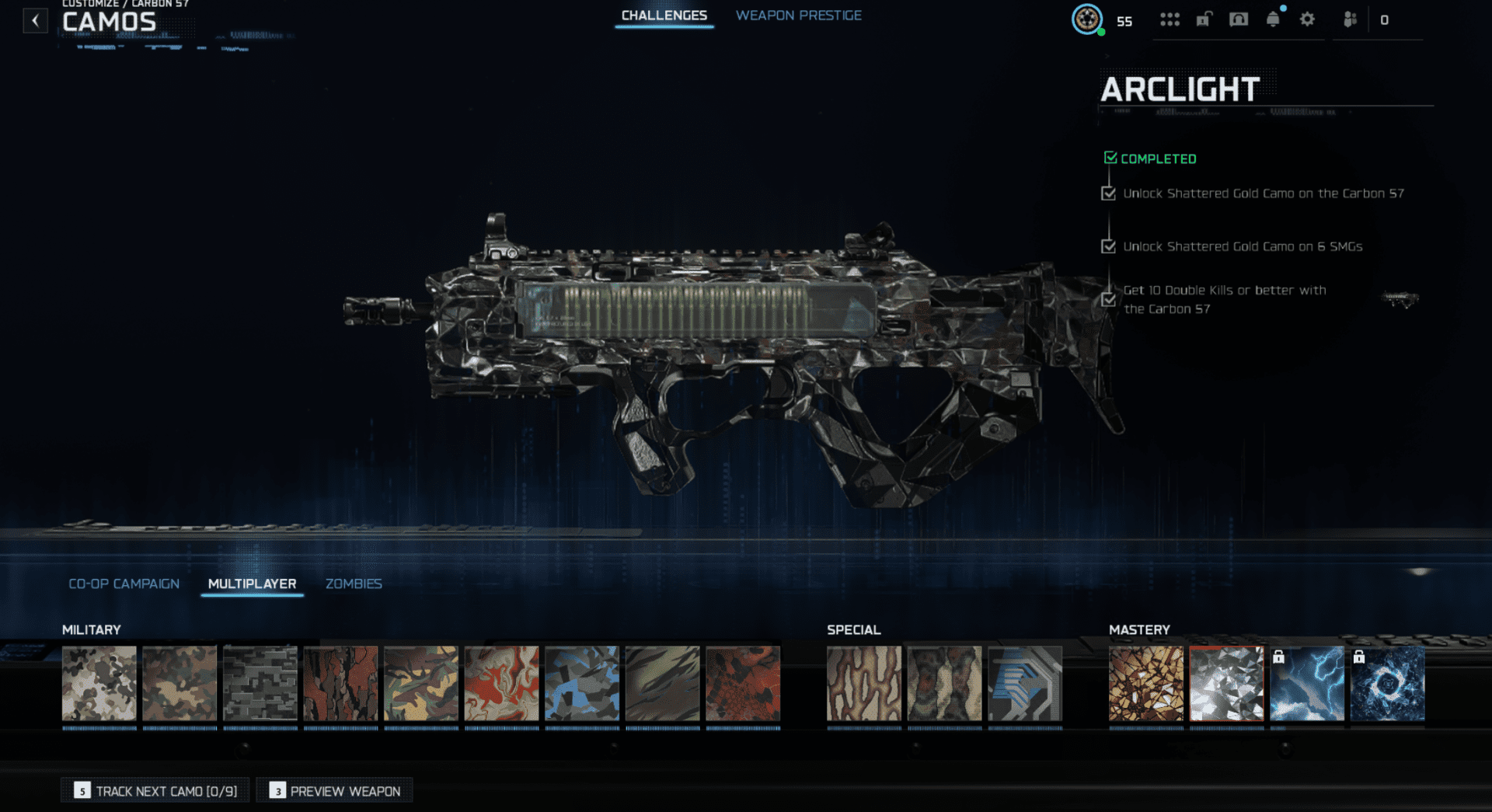Select the blue digital Special camo thumbnail
Viewport: 1492px width, 812px height.
point(1026,685)
